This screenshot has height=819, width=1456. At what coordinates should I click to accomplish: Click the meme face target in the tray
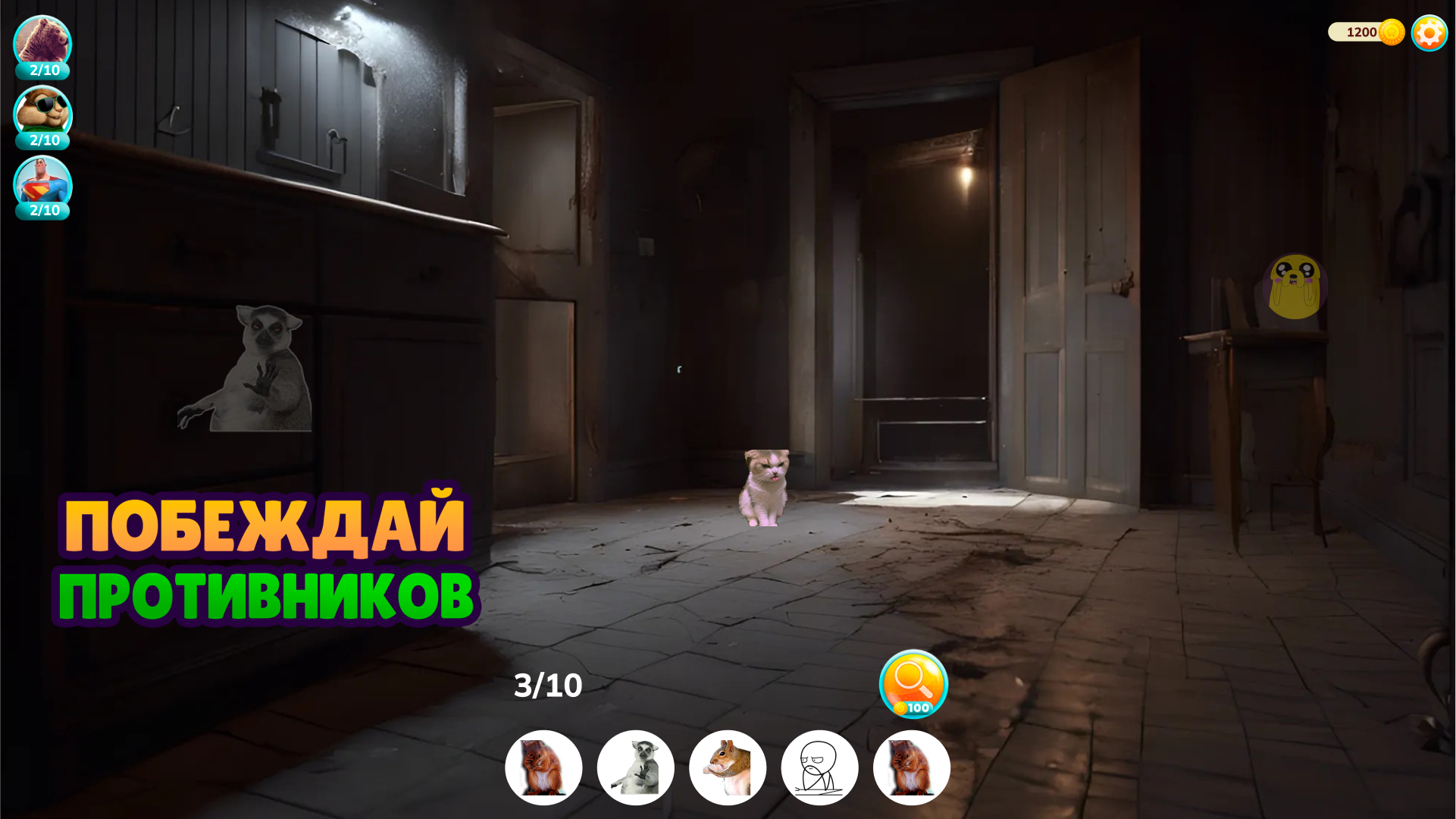(x=819, y=767)
